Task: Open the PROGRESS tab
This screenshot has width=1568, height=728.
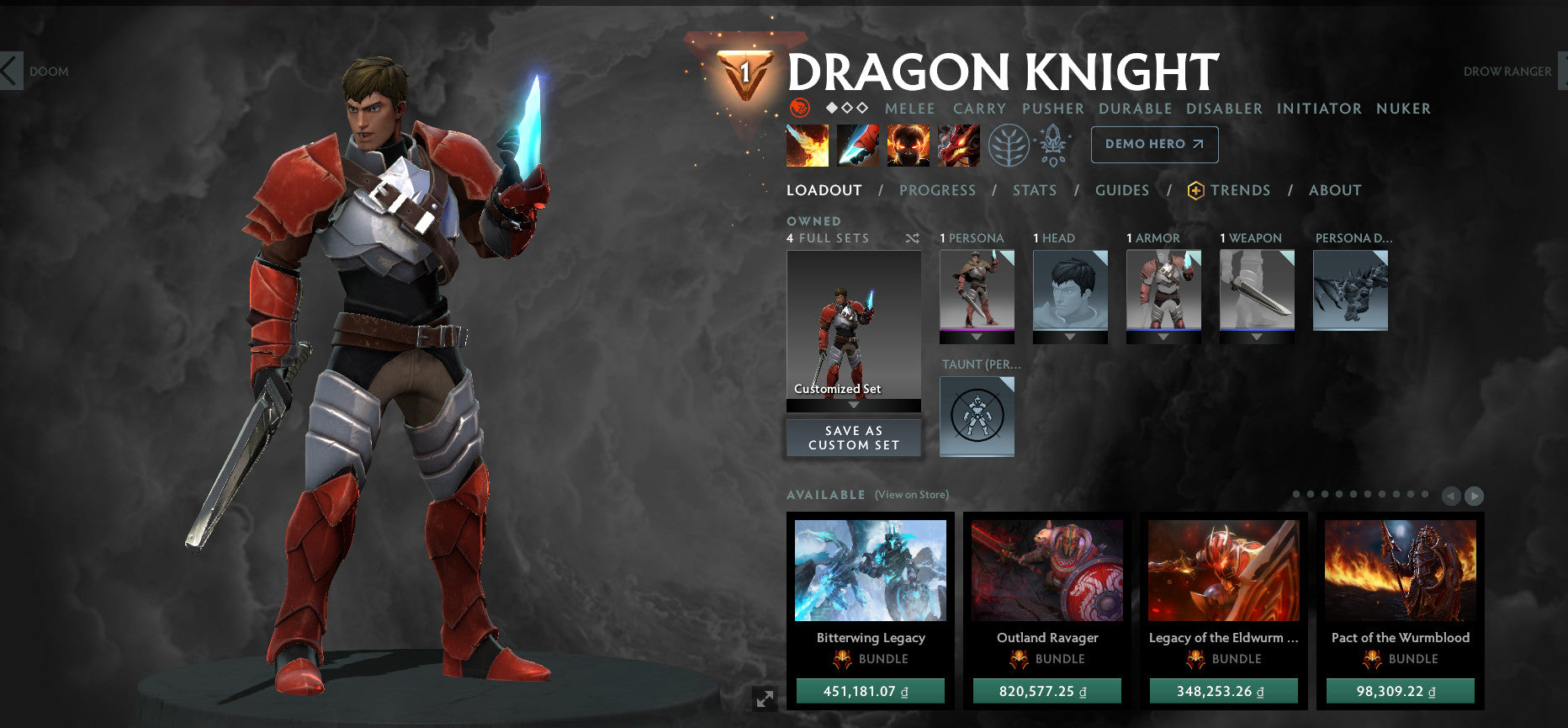Action: pyautogui.click(x=938, y=190)
